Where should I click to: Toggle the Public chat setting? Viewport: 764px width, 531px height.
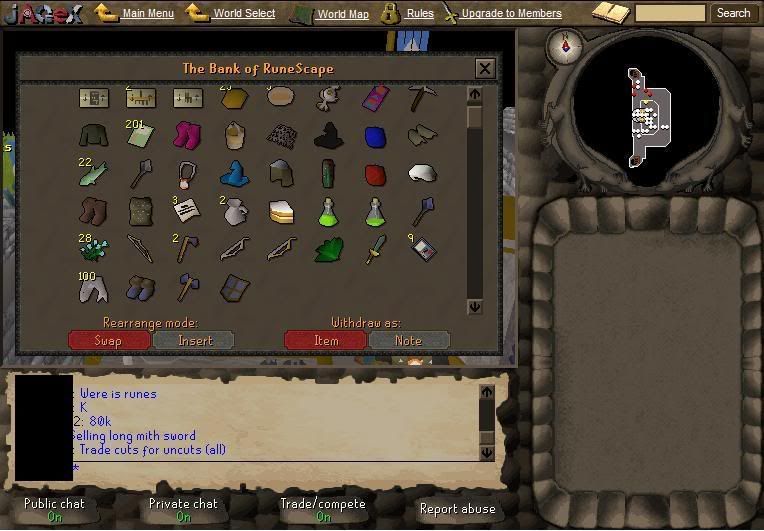pyautogui.click(x=54, y=509)
